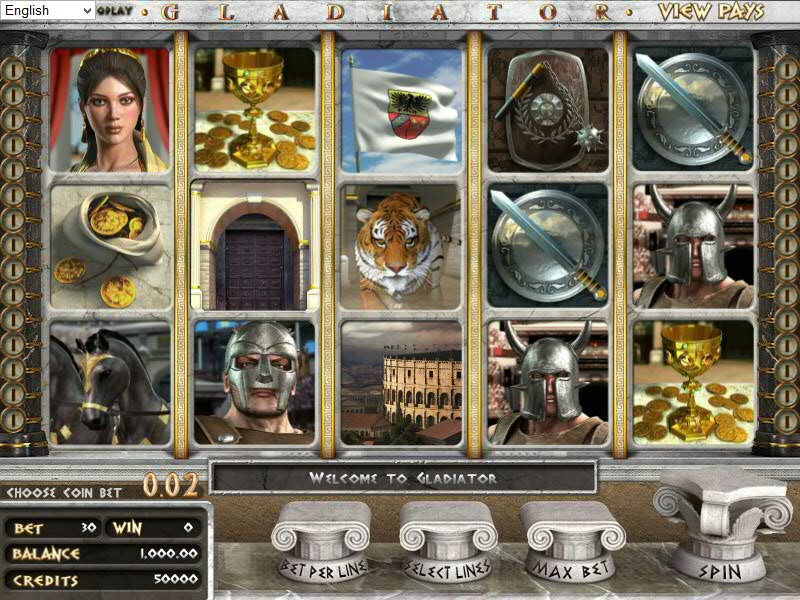
Task: Open the View Pays table
Action: click(x=711, y=12)
